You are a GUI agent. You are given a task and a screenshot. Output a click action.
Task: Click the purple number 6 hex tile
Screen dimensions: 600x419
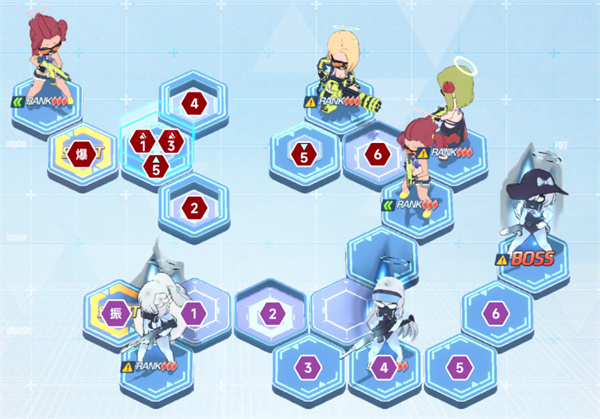tap(496, 313)
